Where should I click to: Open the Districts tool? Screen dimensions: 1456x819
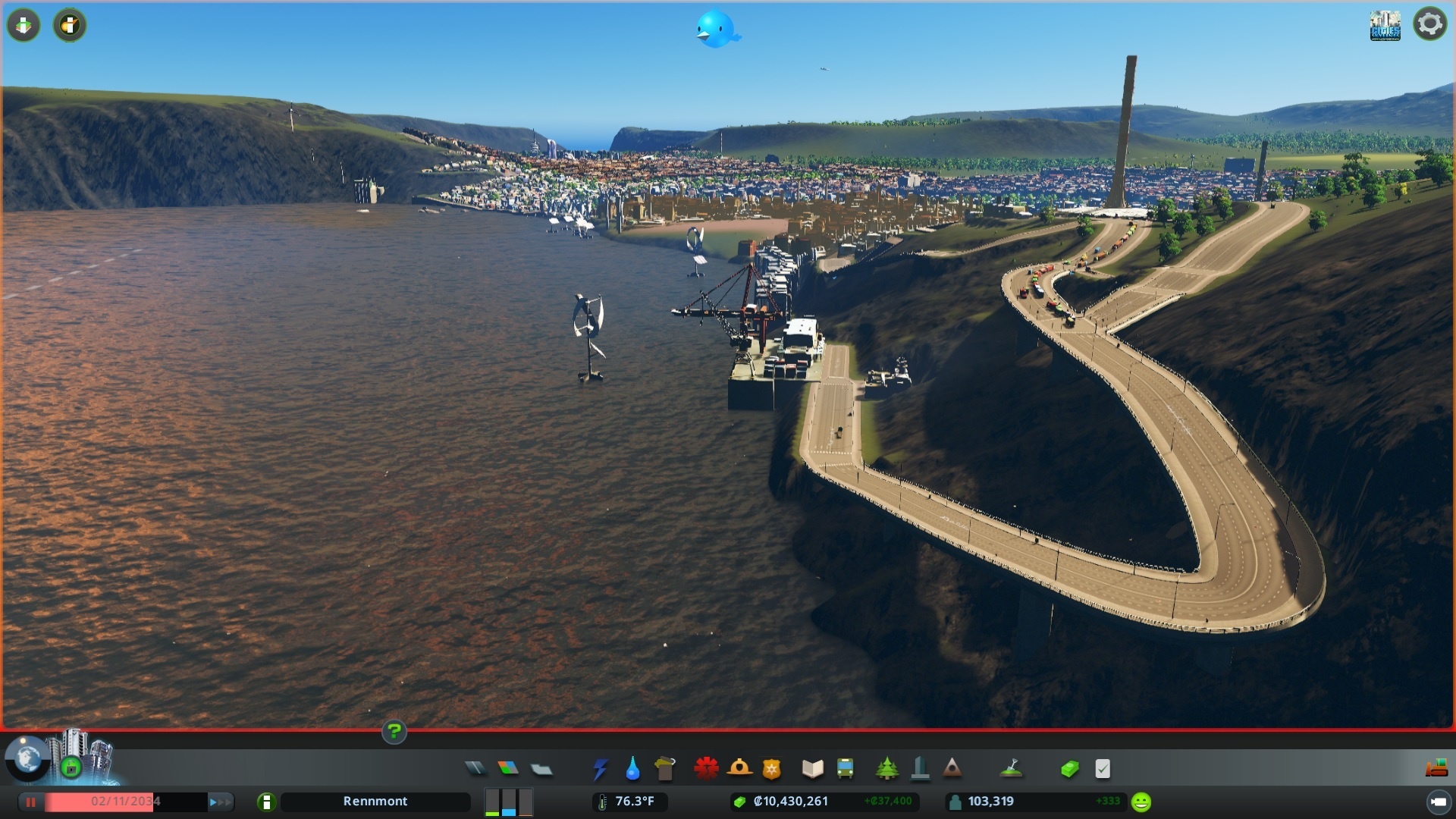(541, 769)
